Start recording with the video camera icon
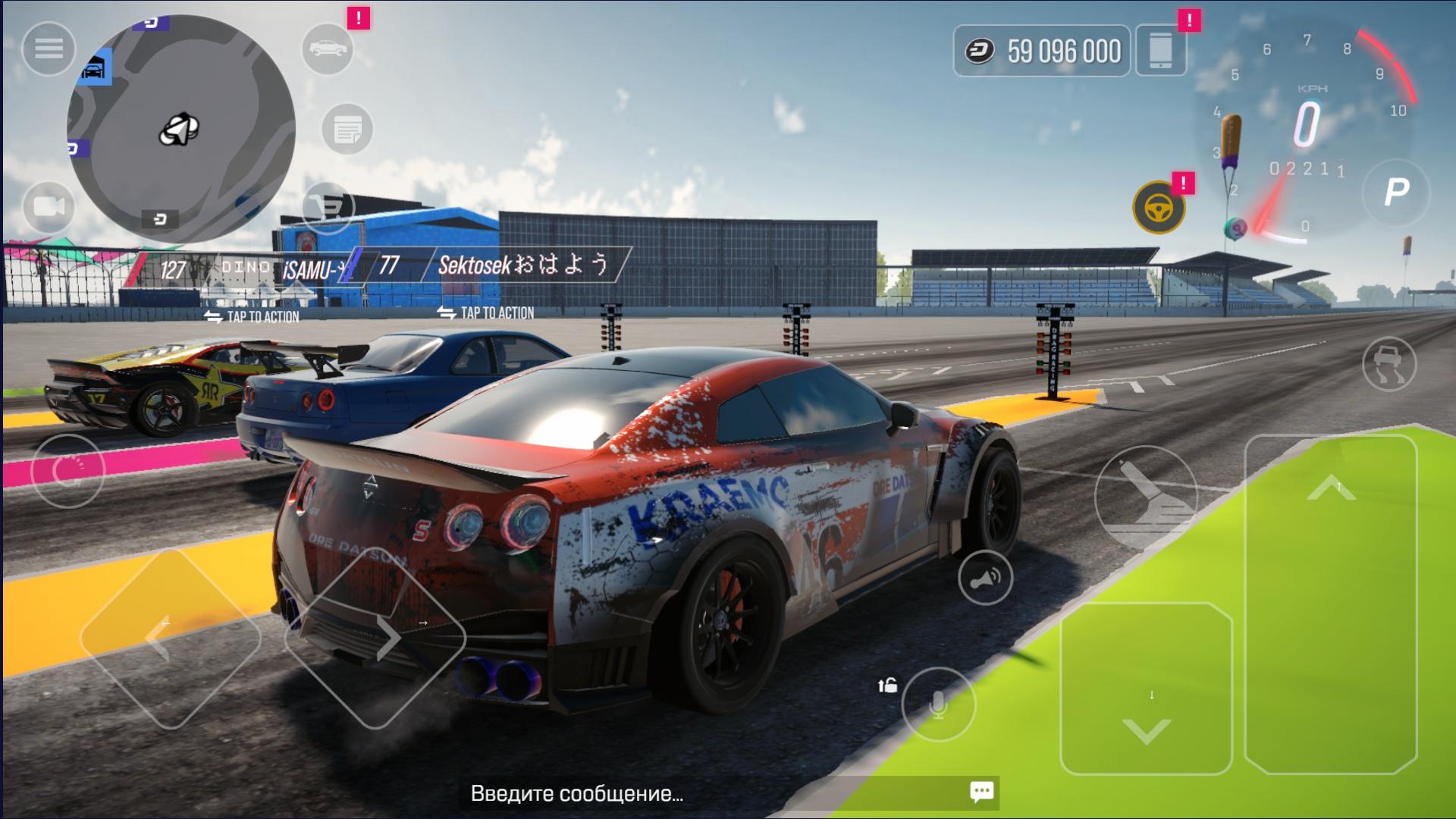This screenshot has height=819, width=1456. click(x=49, y=206)
